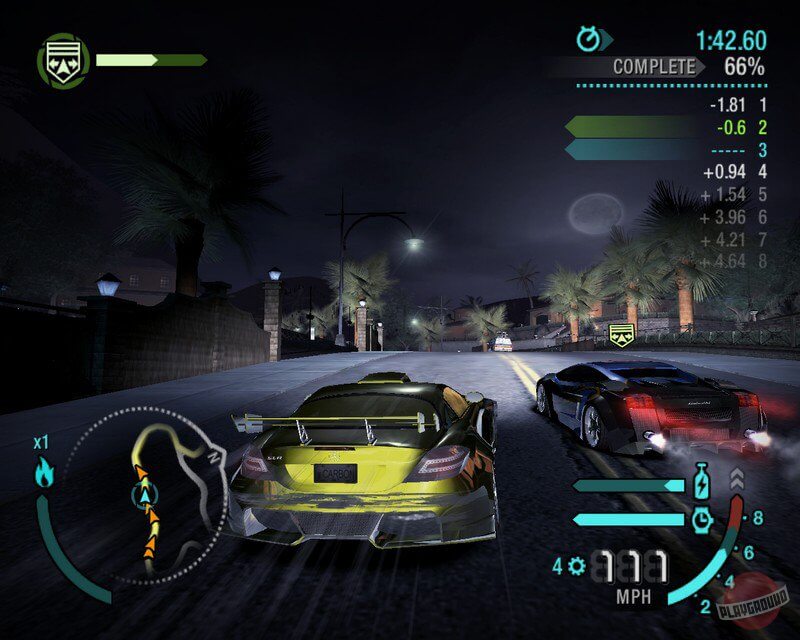This screenshot has width=800, height=640.
Task: Click the stopwatch lap timer icon
Action: click(590, 39)
